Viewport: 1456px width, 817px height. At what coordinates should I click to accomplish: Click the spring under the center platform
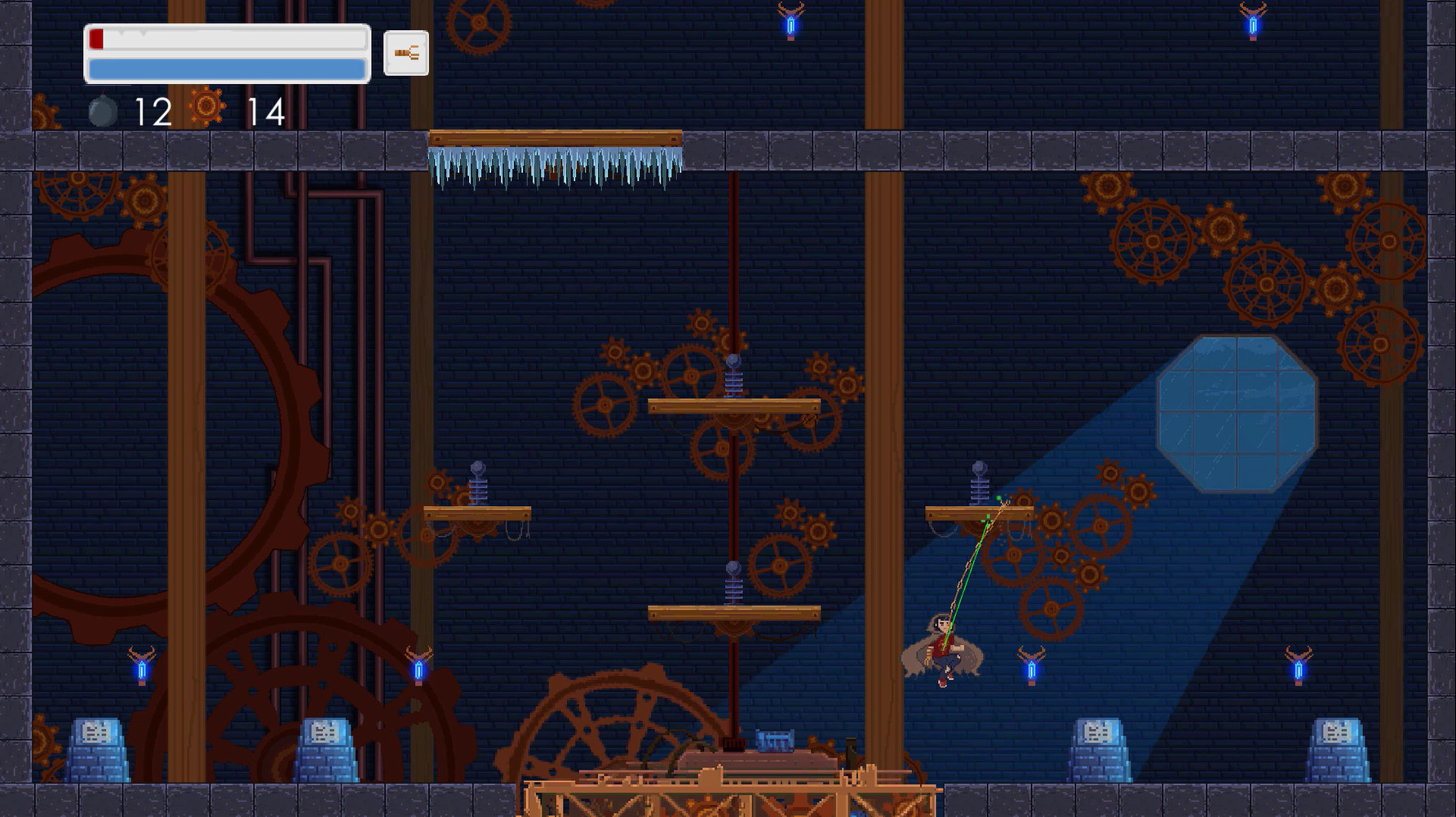(x=733, y=584)
